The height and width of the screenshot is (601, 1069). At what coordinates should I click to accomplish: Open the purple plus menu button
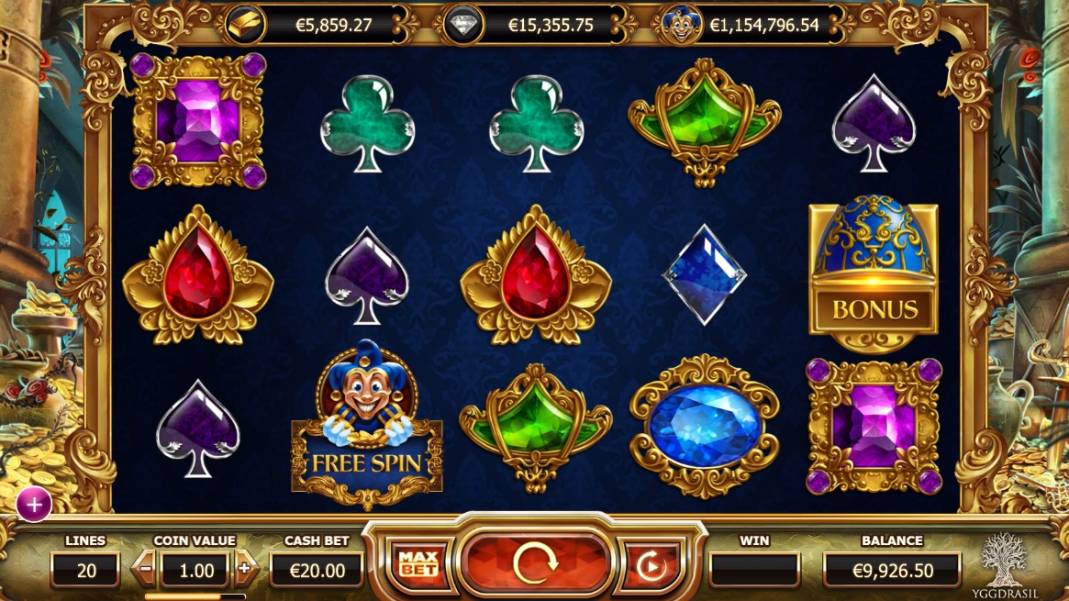coord(34,505)
